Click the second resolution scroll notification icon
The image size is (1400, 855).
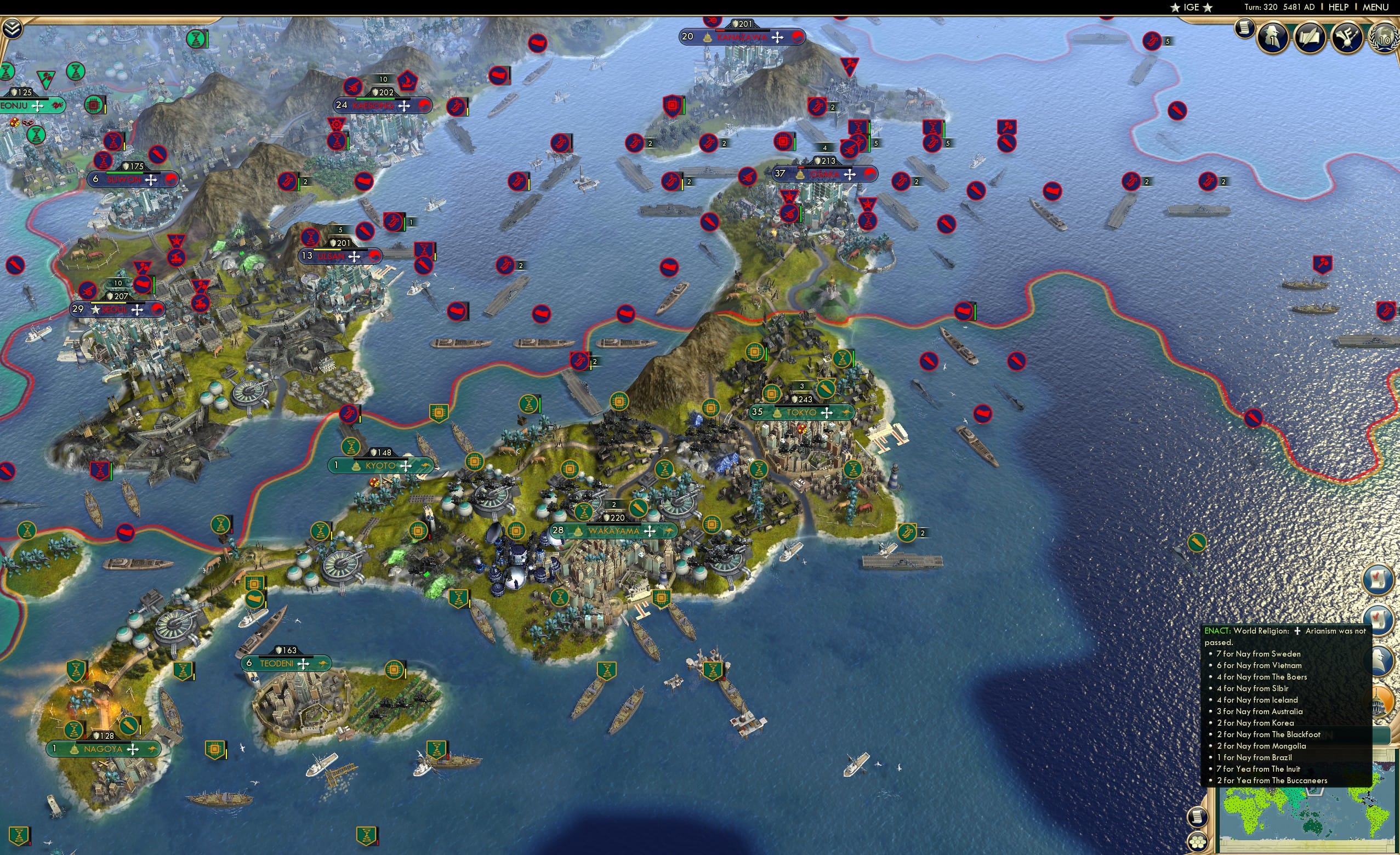[x=1381, y=620]
